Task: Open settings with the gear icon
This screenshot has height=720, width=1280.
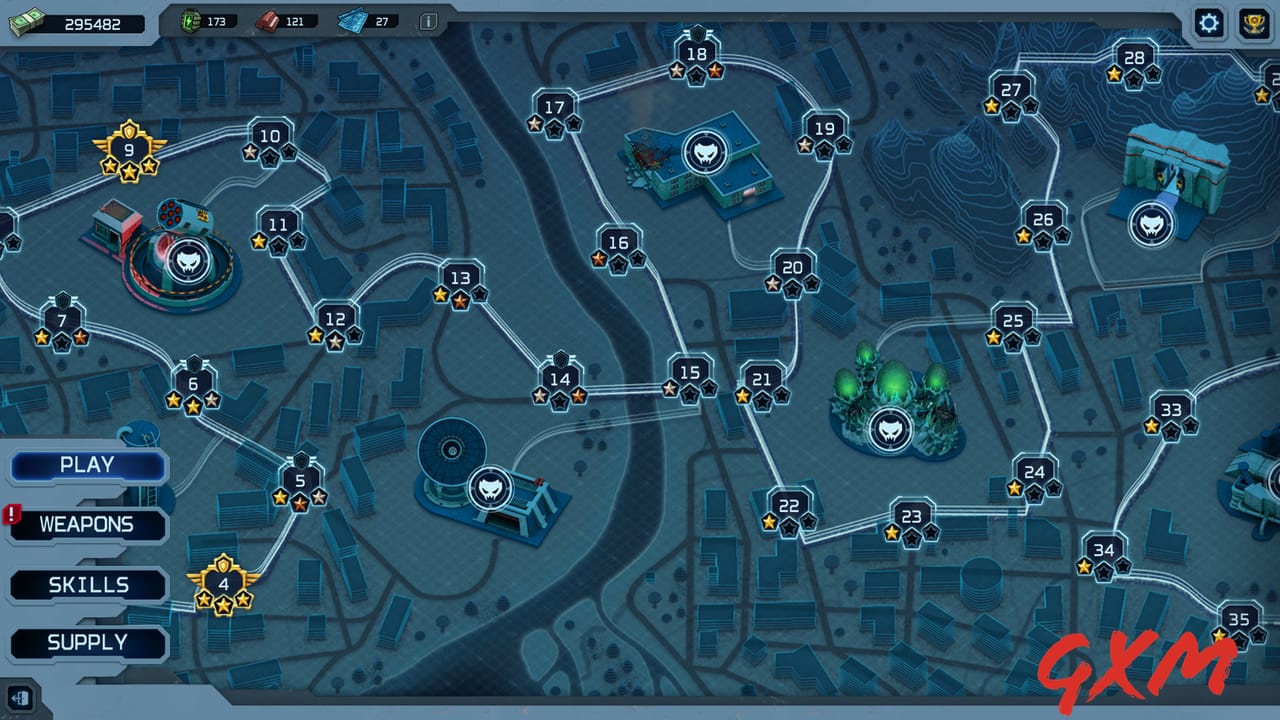Action: [1209, 23]
